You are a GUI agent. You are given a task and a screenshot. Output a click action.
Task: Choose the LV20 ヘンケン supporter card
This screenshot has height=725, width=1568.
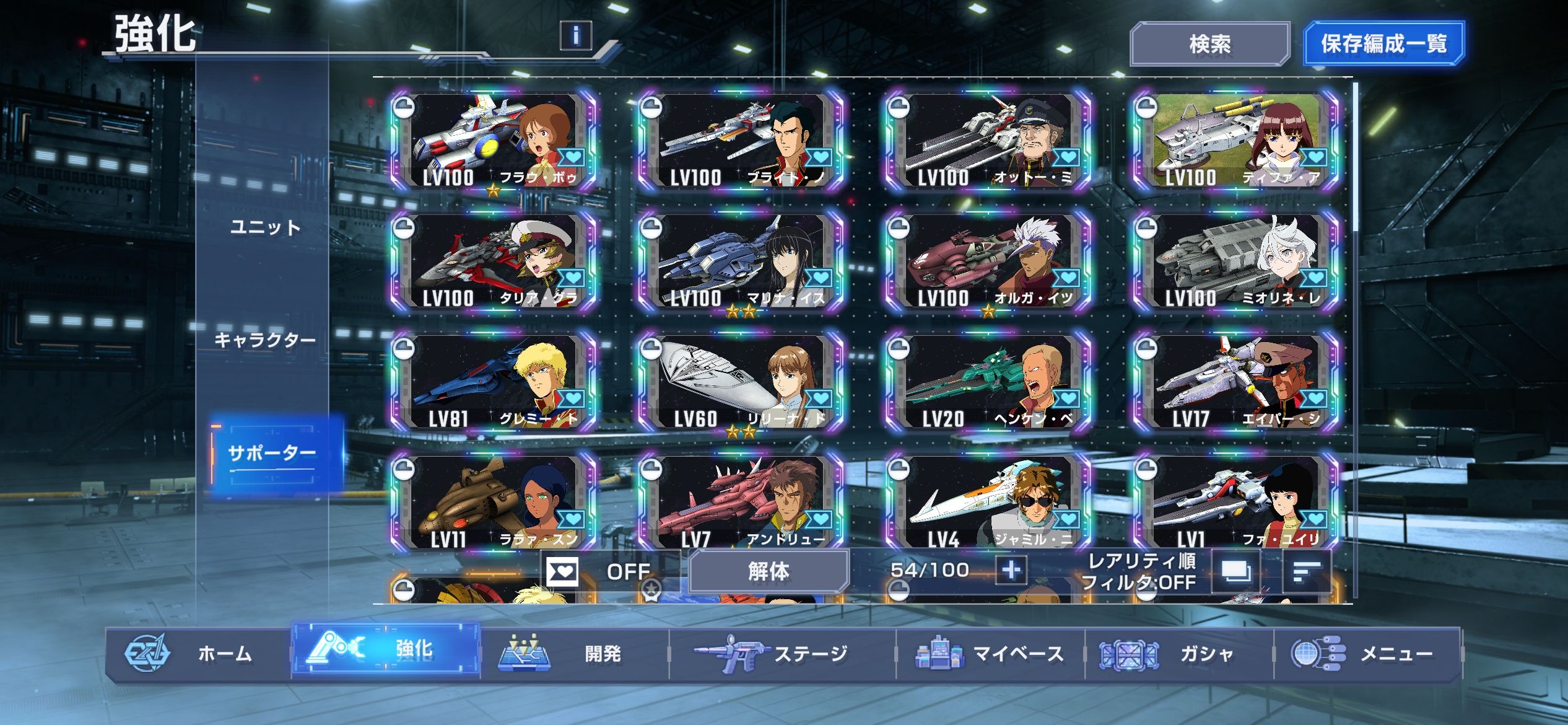989,382
